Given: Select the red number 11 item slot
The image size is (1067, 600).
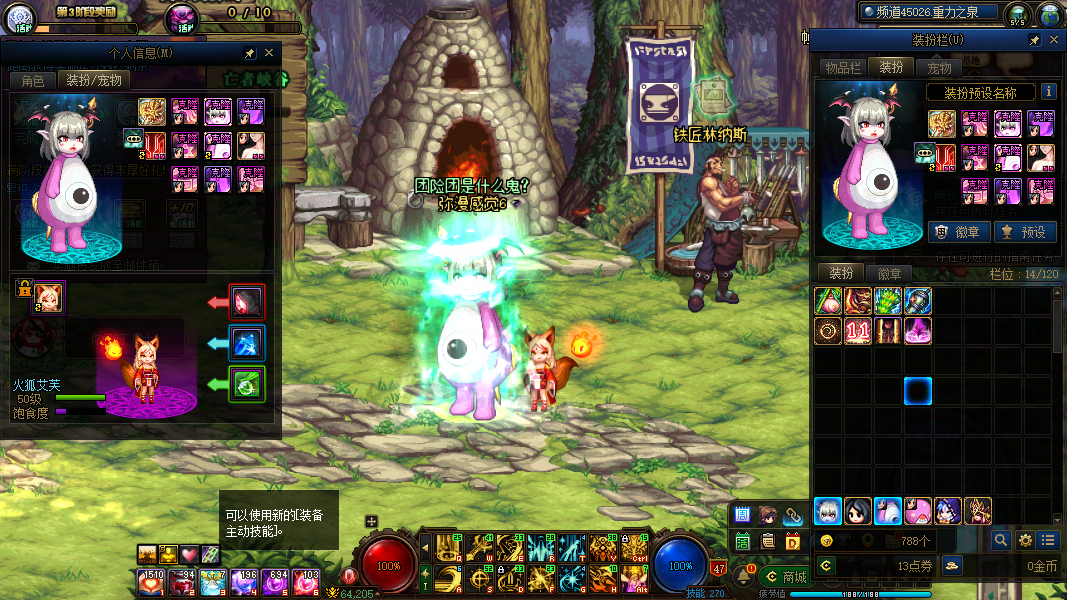Looking at the screenshot, I should [x=857, y=332].
